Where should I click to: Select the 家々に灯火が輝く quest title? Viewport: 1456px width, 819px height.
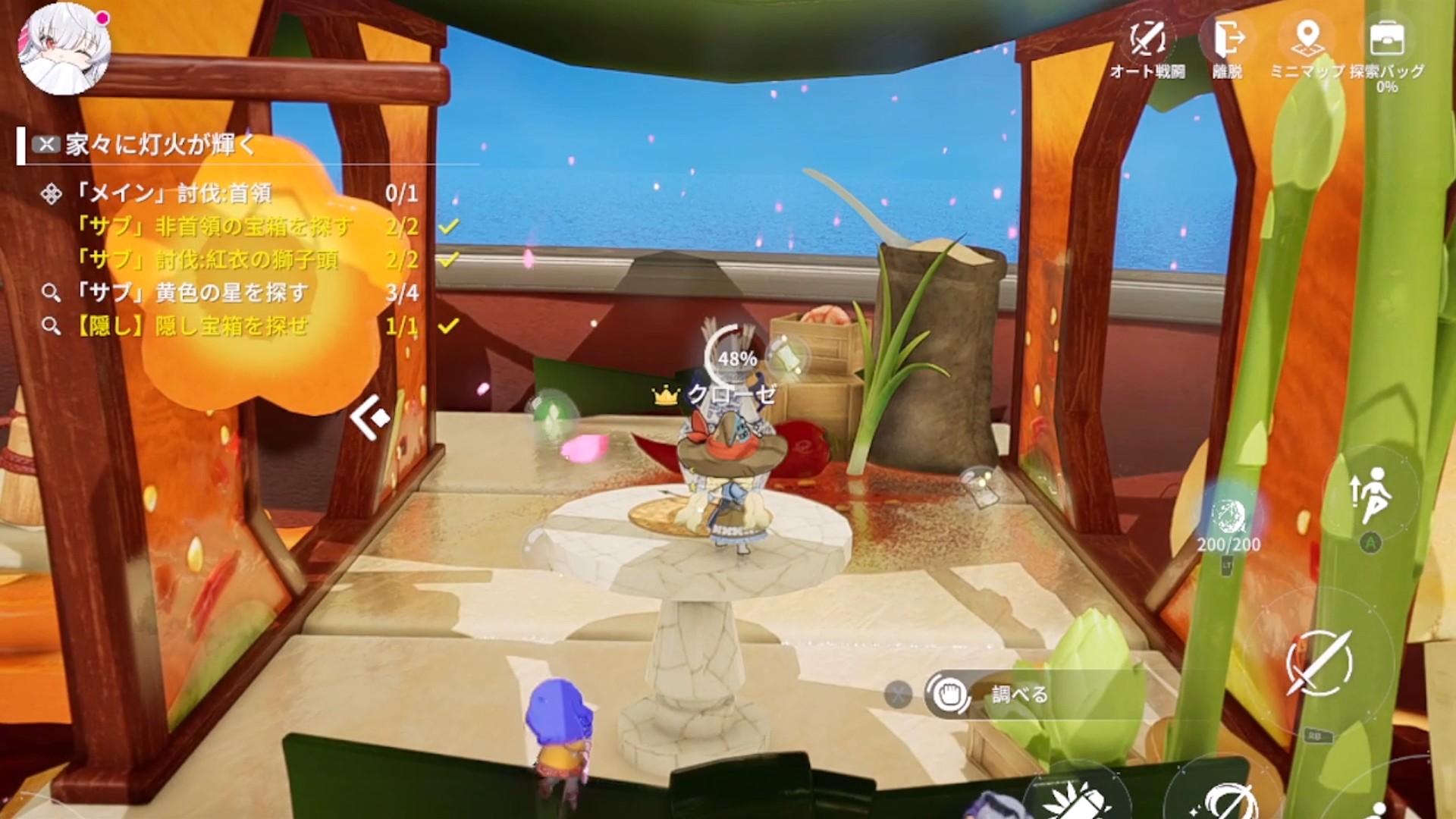[x=161, y=144]
